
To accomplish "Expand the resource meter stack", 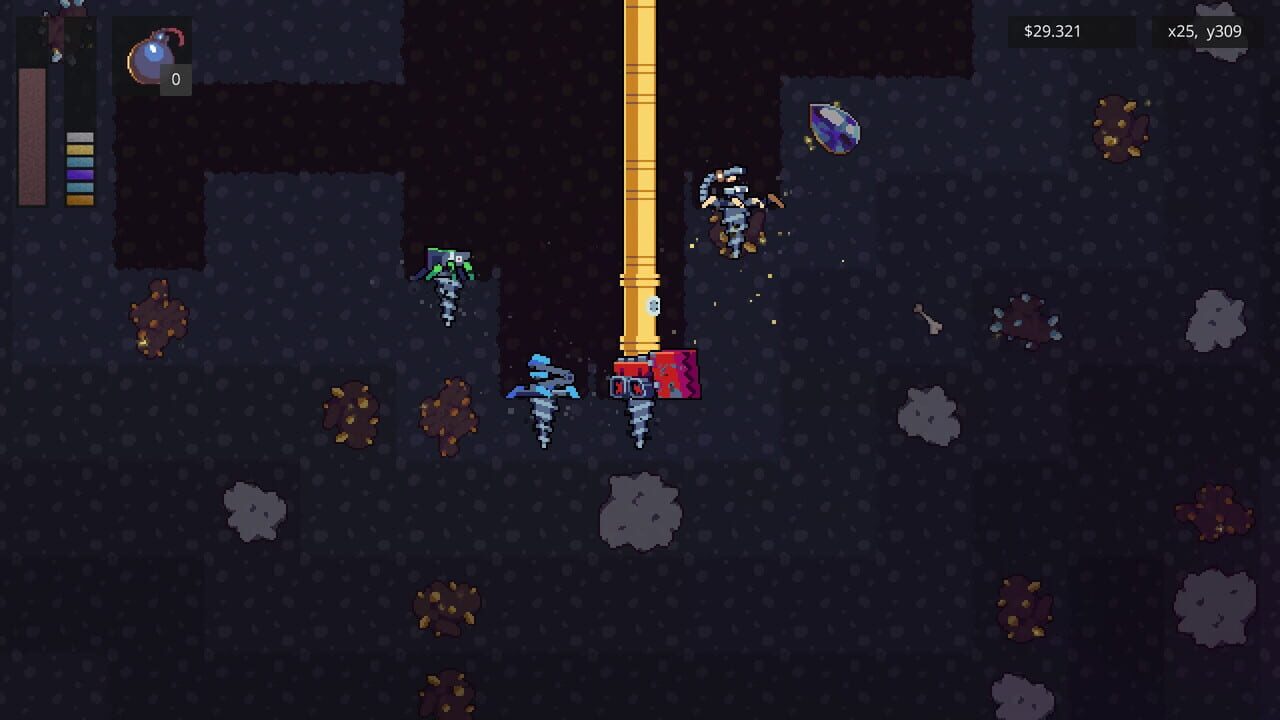I will click(x=78, y=168).
